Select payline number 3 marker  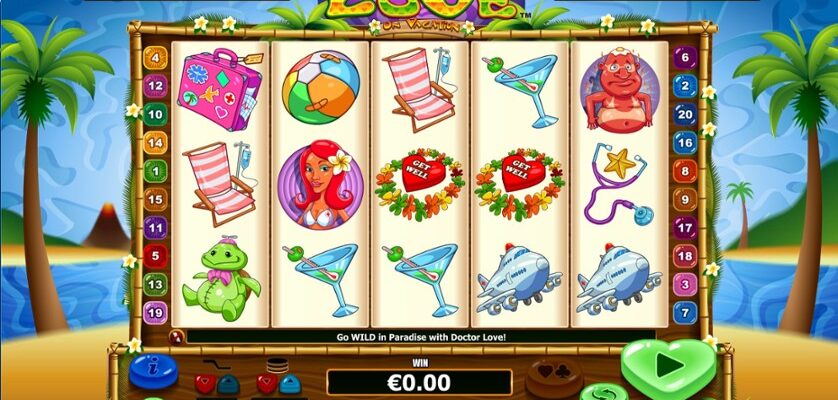coord(685,285)
